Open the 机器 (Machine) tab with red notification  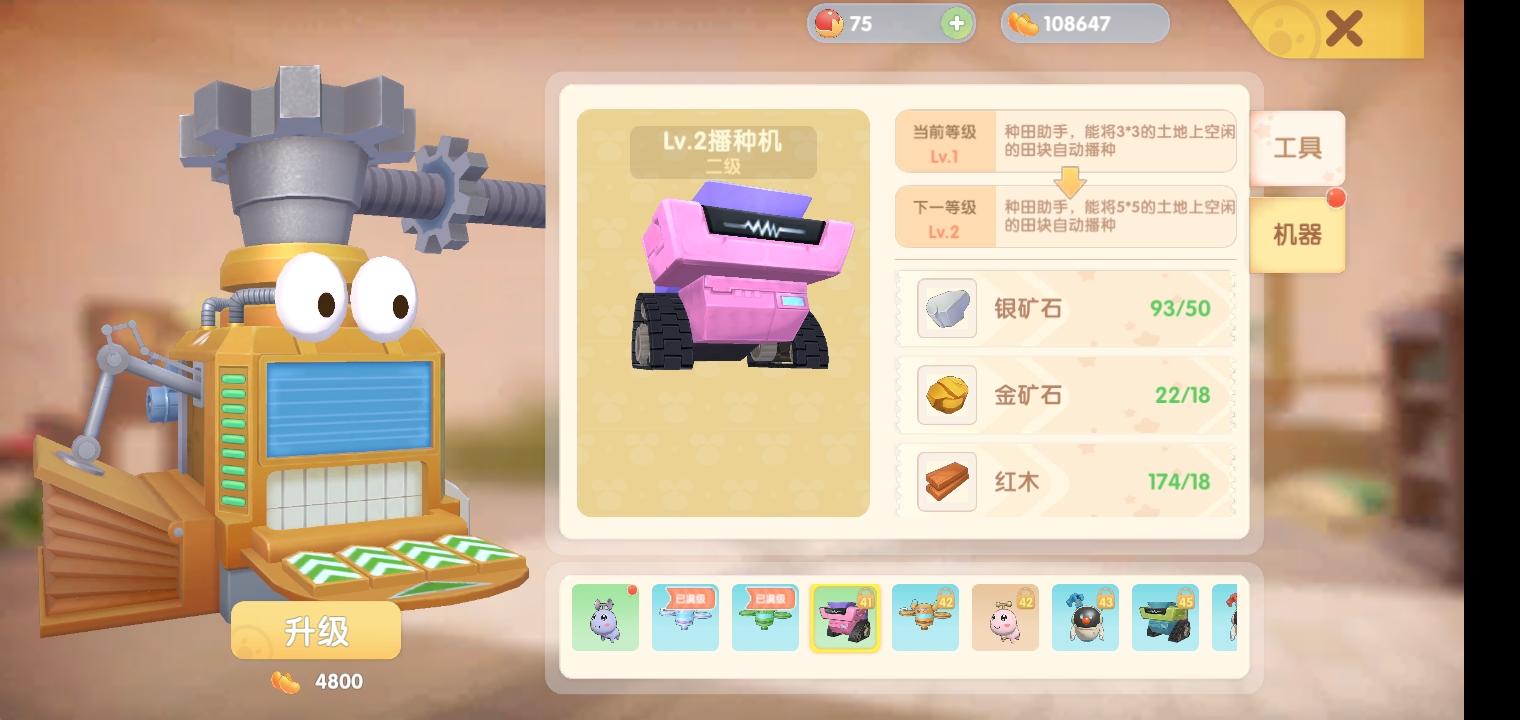coord(1297,237)
